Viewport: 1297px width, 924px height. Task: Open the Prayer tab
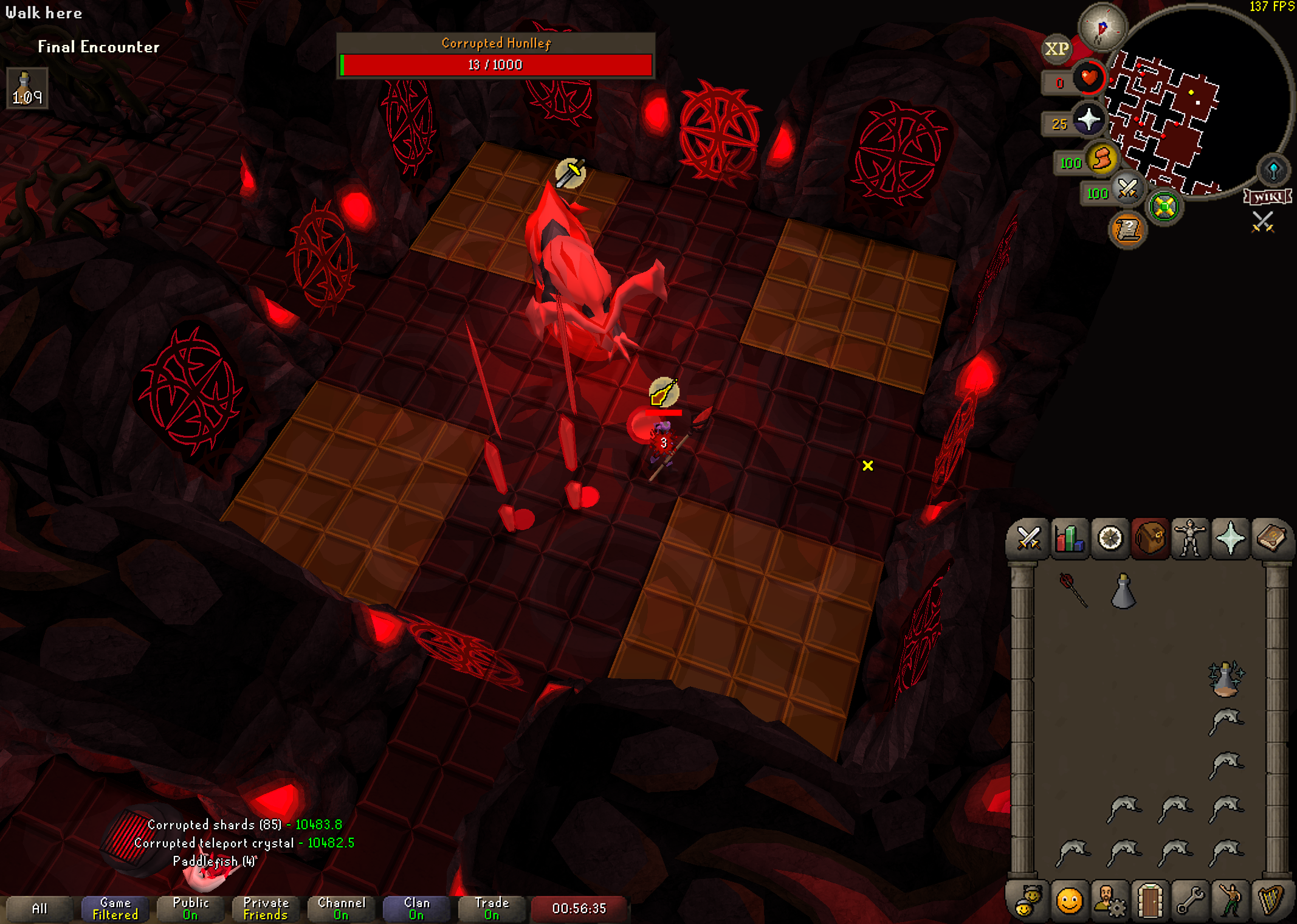pos(1231,539)
